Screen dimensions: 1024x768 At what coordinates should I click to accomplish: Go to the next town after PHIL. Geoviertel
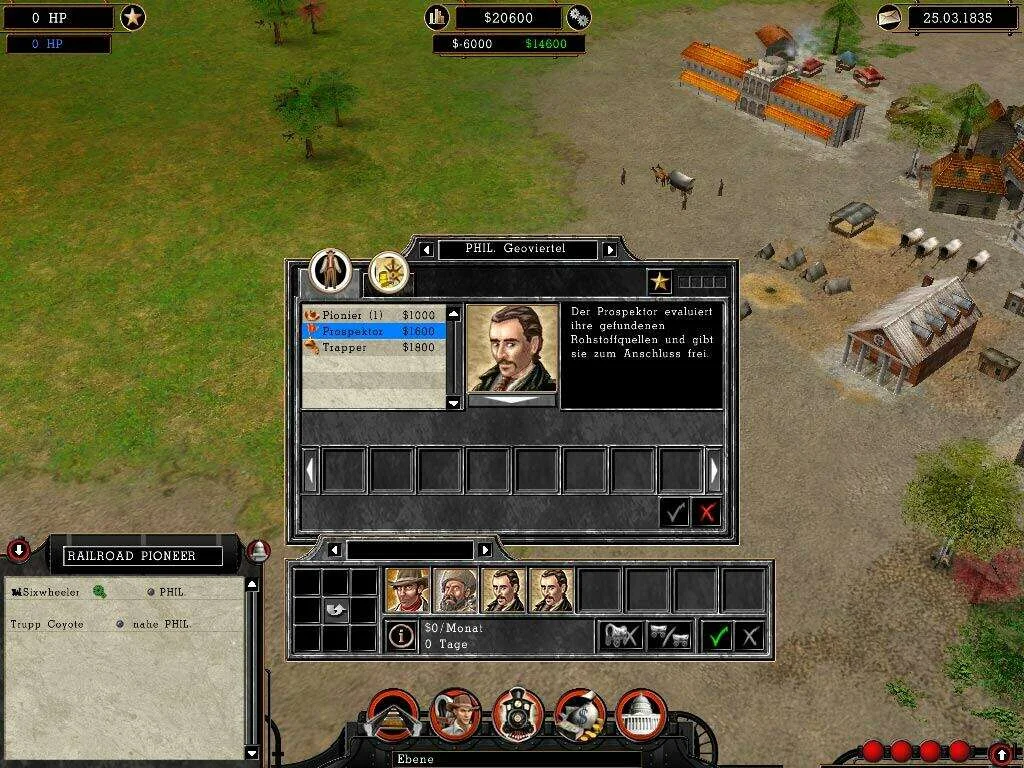tap(610, 249)
